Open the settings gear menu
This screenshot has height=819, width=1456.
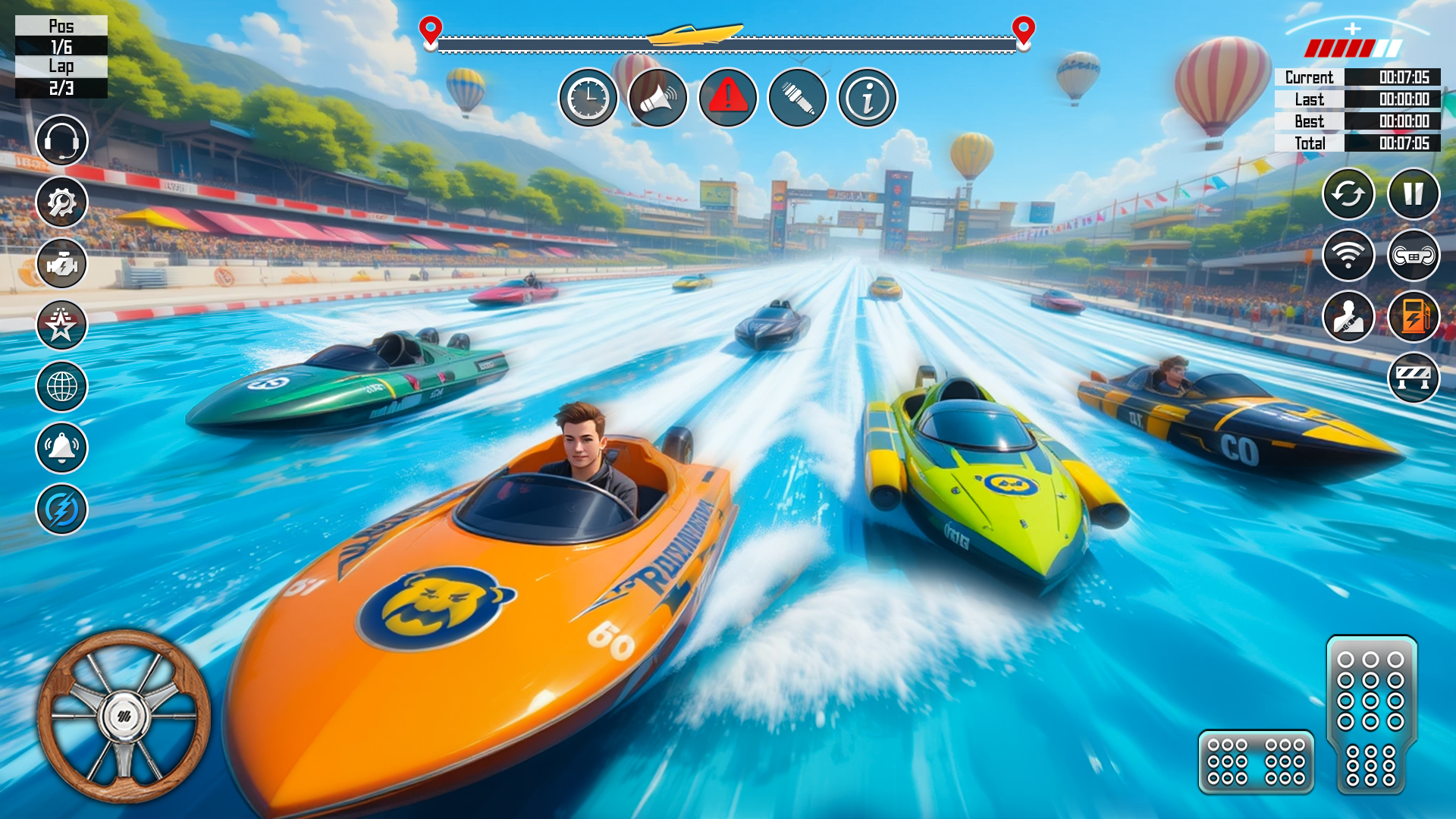[x=61, y=202]
